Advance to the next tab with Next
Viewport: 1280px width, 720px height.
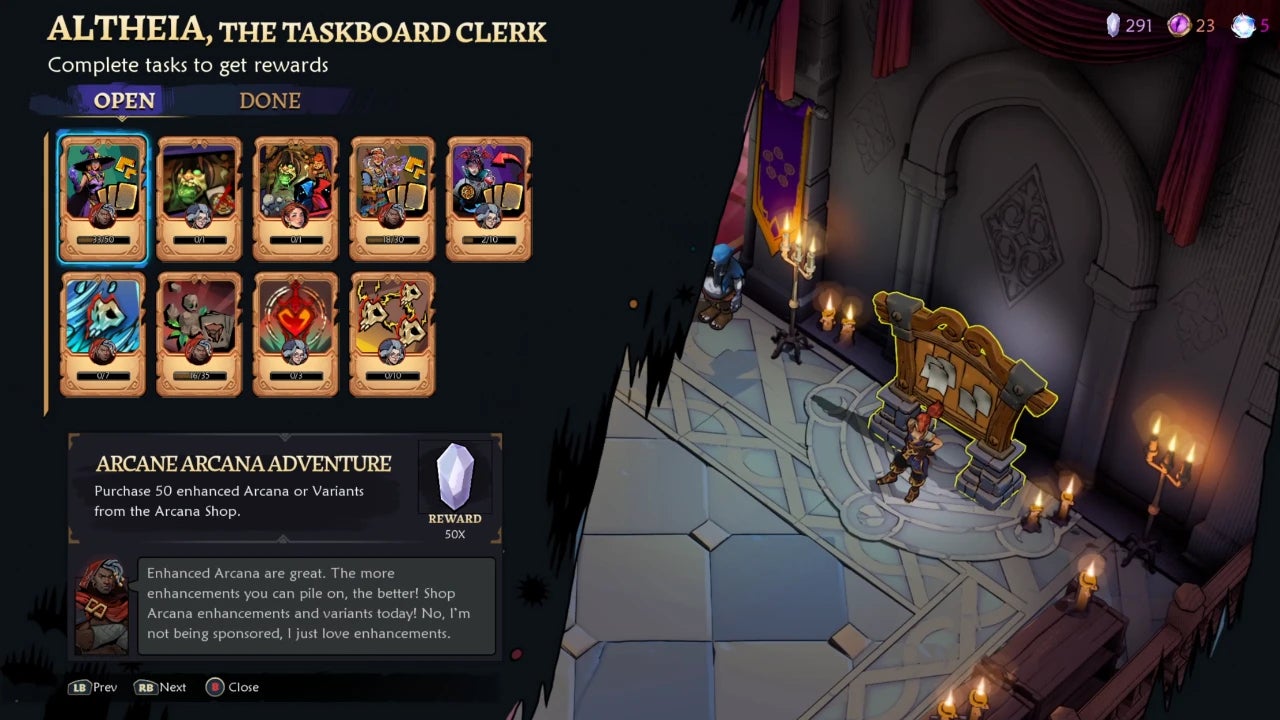coord(161,687)
